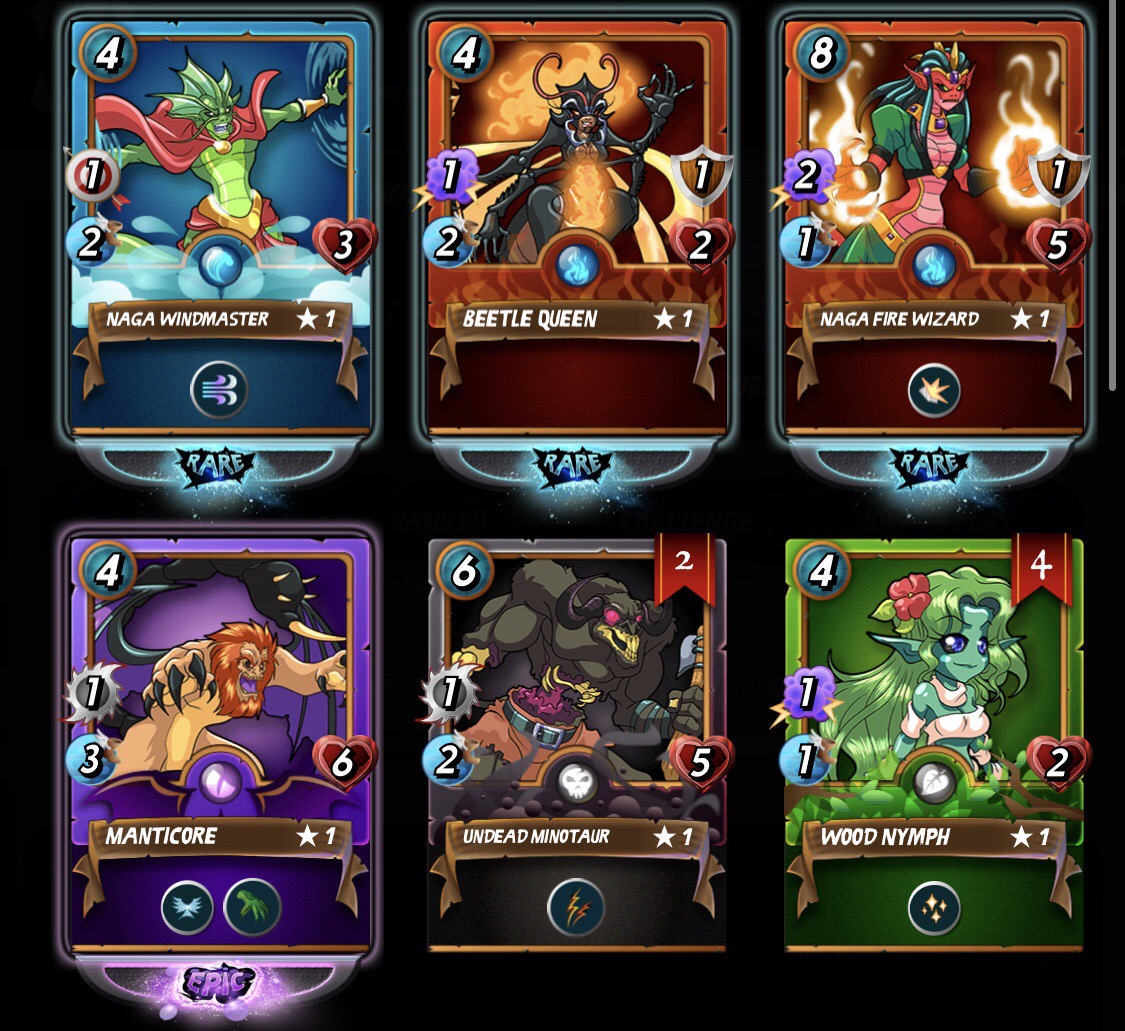
Task: Inspect Naga Windmaster's wind ability icon
Action: (x=219, y=390)
